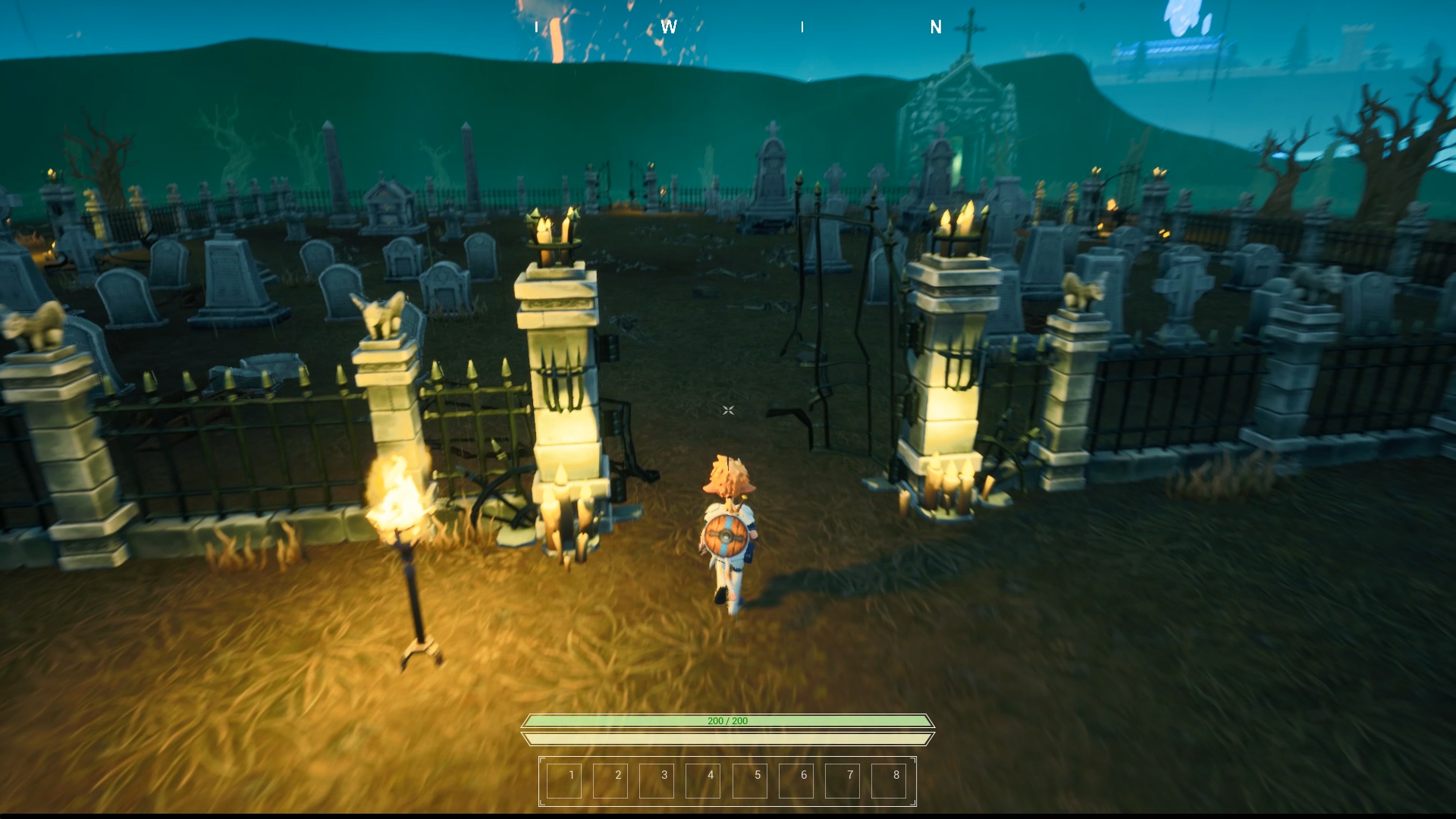Select hotbar slot 7
The width and height of the screenshot is (1456, 819).
[843, 777]
